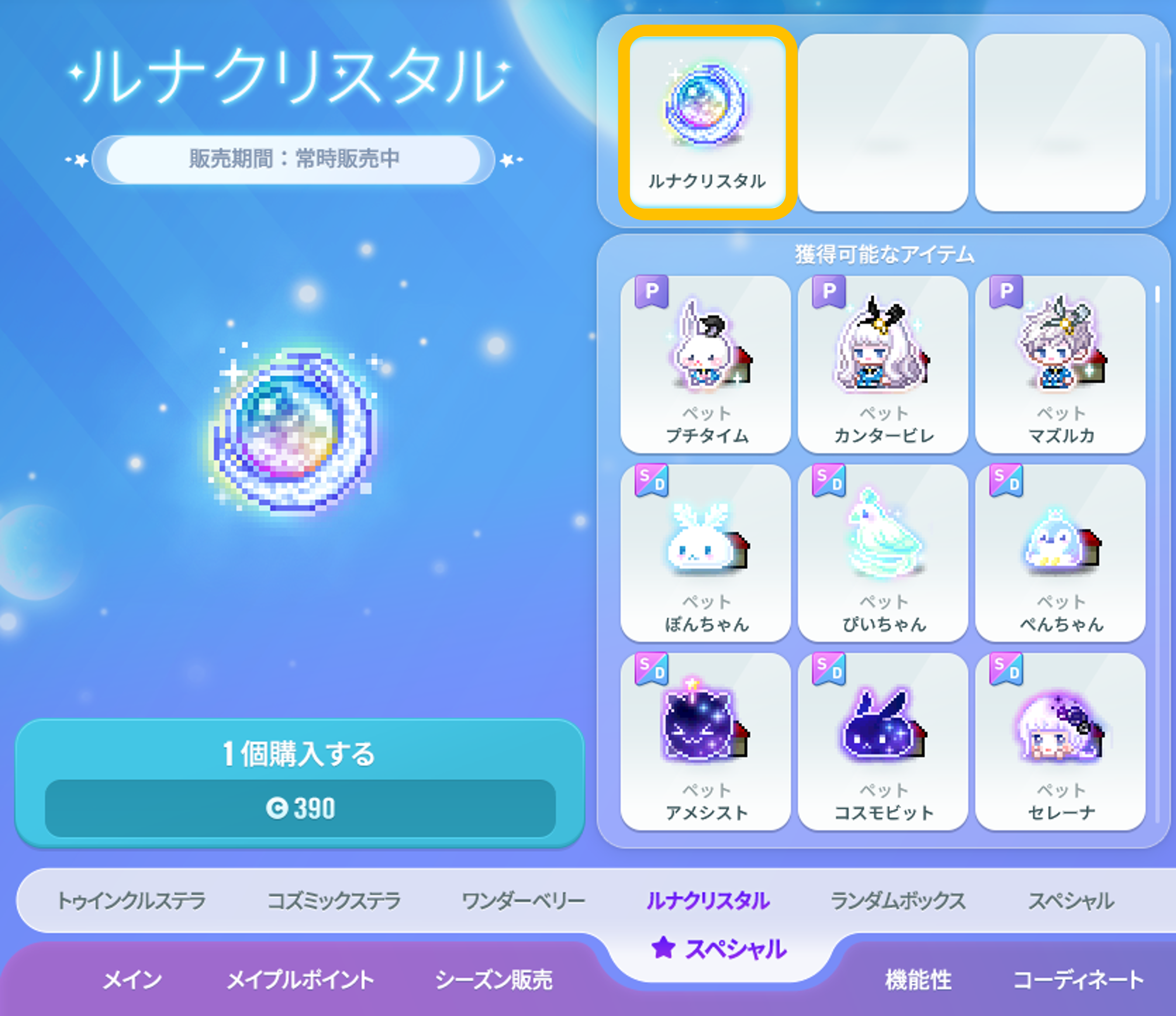Choose the セレーナ pet tile

(1060, 741)
